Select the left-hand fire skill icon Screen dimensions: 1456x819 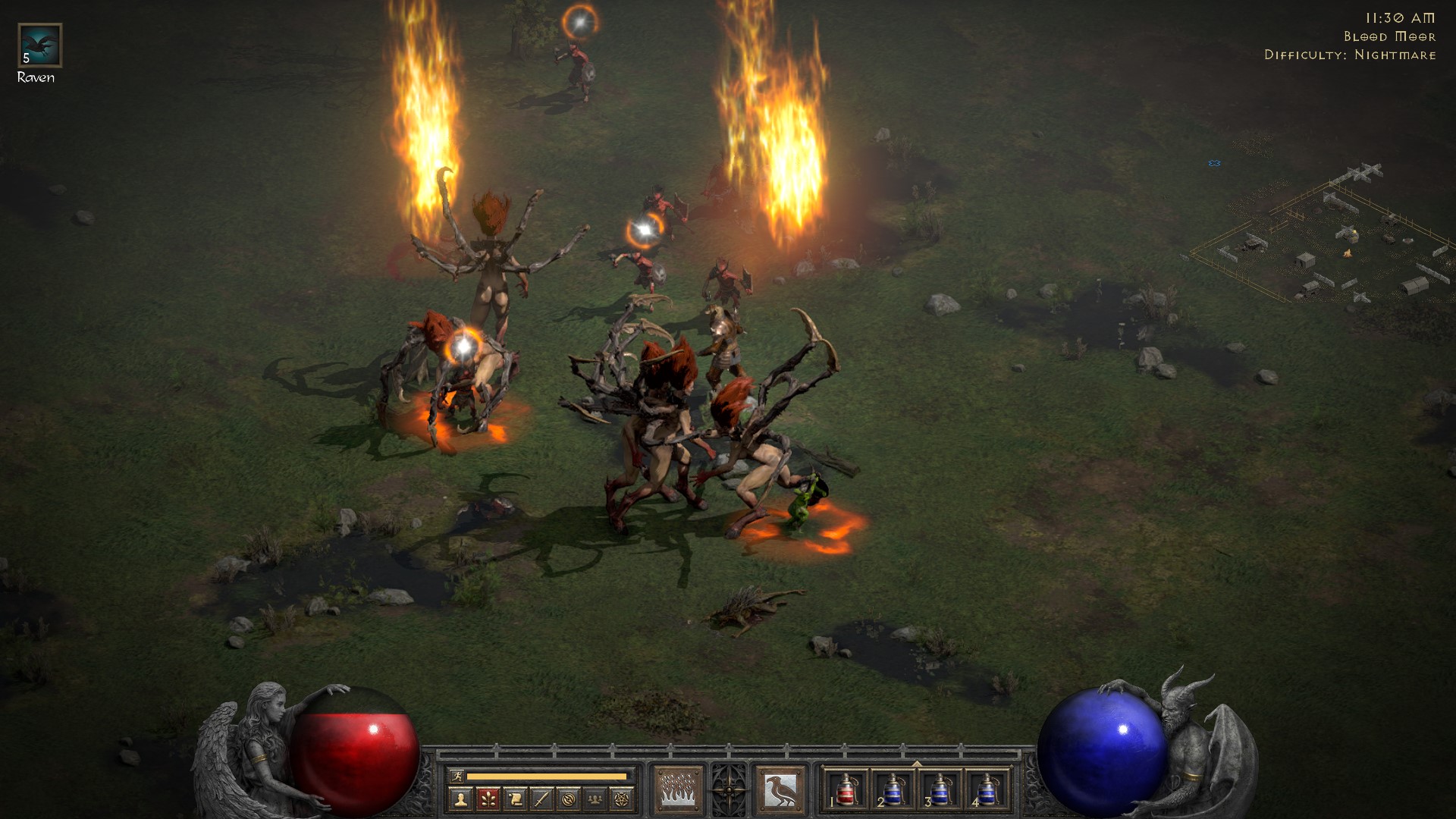679,790
